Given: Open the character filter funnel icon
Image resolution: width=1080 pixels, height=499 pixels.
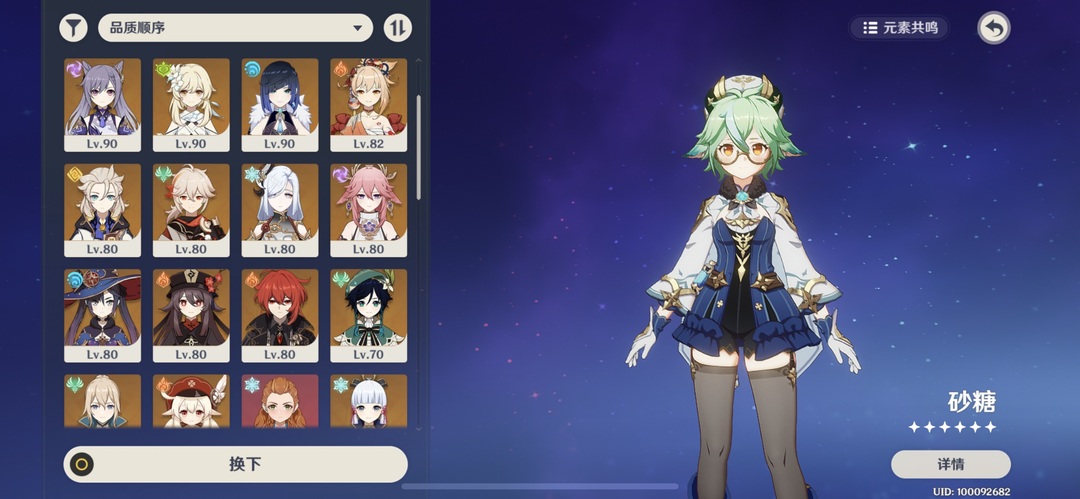Looking at the screenshot, I should pyautogui.click(x=73, y=28).
